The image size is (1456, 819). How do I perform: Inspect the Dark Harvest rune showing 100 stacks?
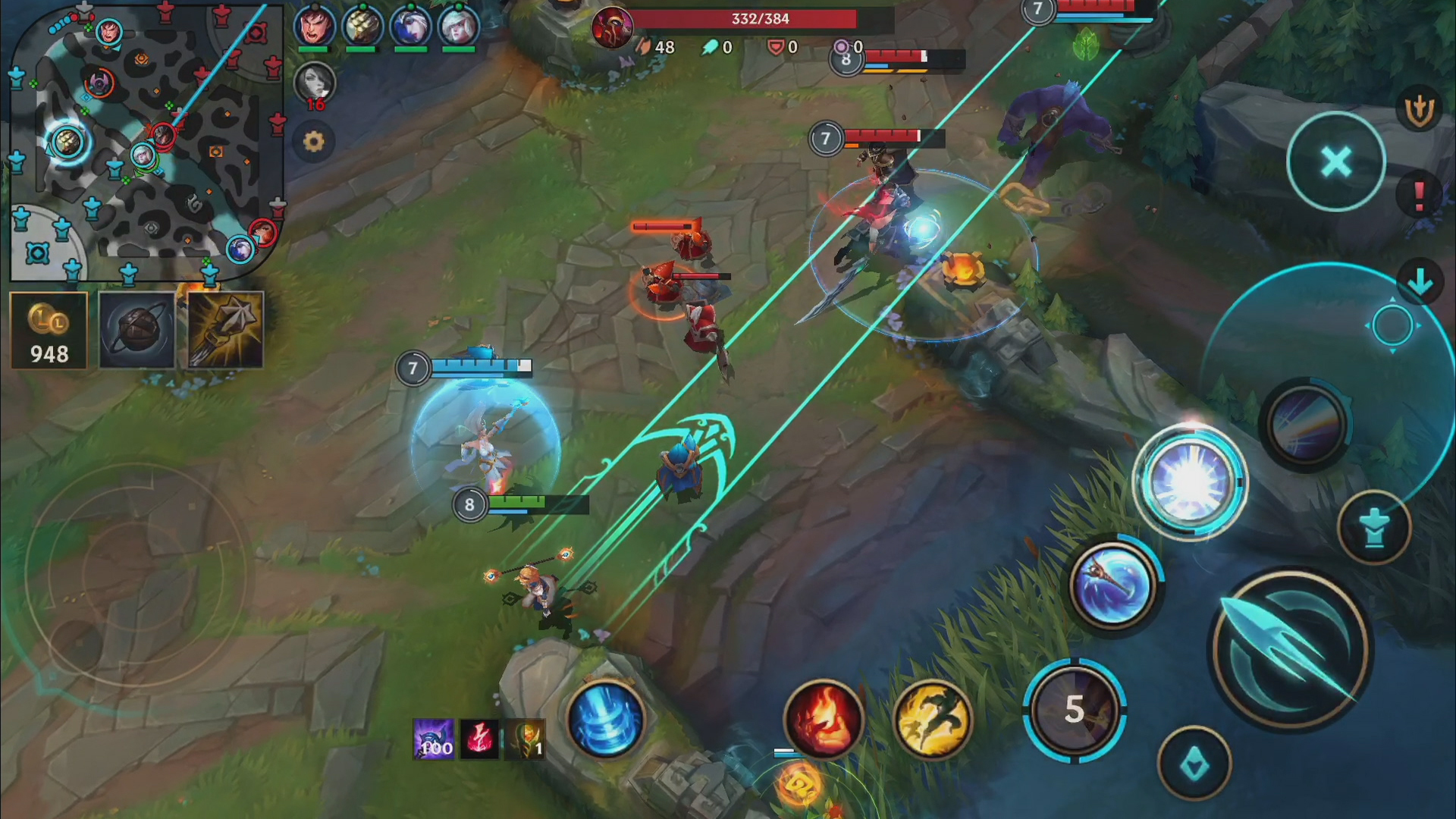tap(434, 739)
